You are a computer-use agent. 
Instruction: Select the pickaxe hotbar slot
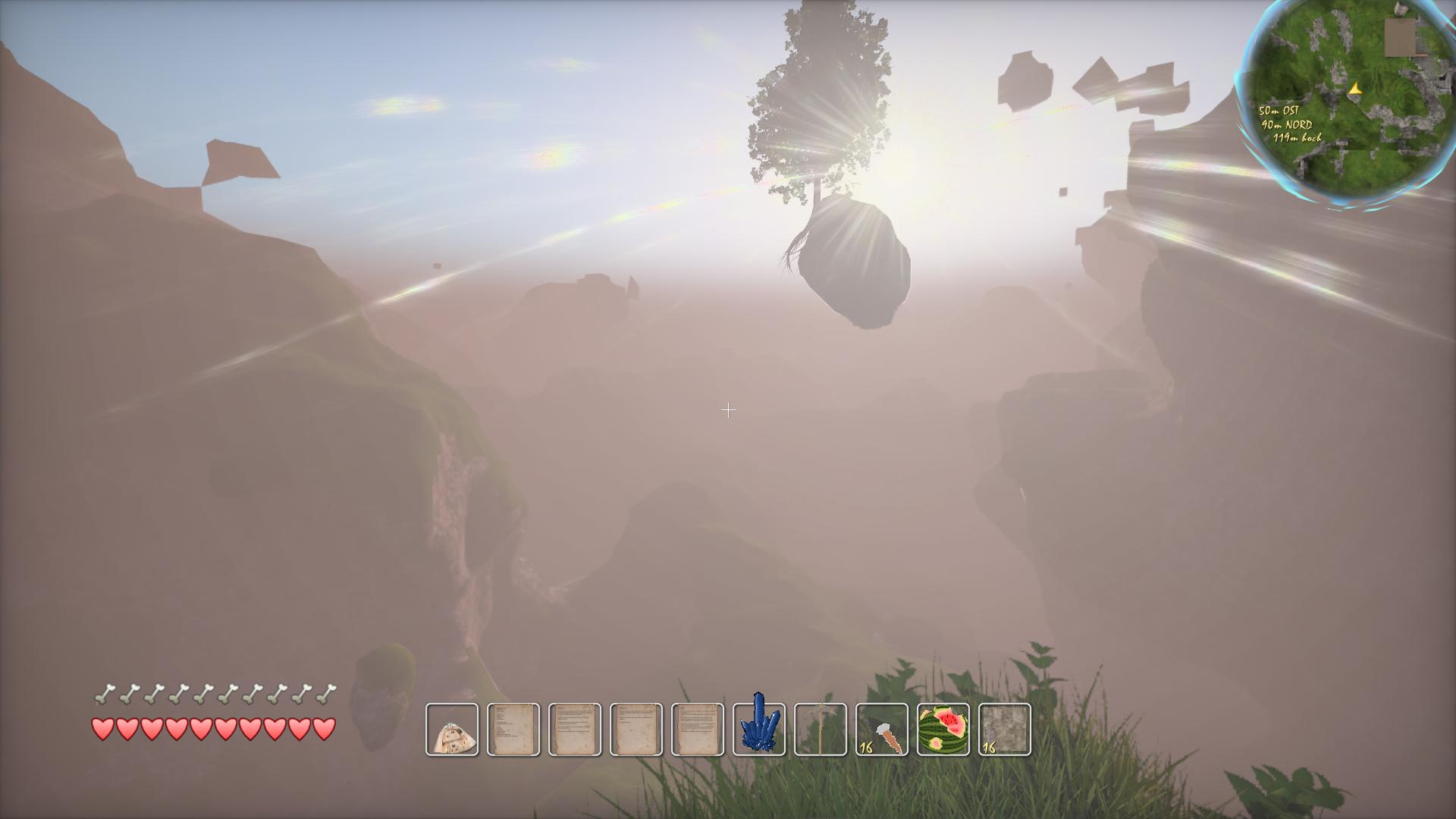tap(821, 730)
